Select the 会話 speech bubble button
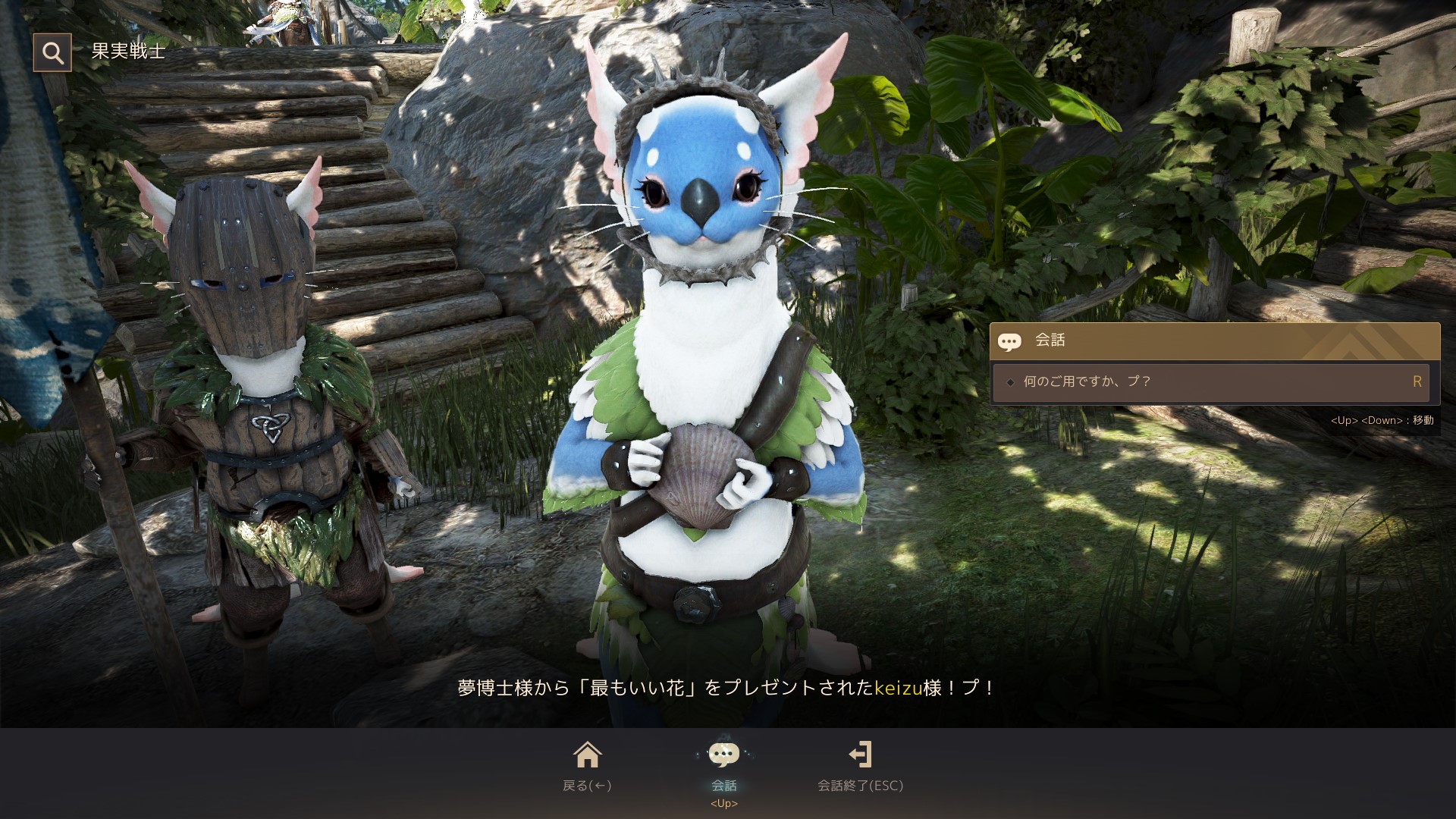Screen dimensions: 1456x819 tap(723, 764)
